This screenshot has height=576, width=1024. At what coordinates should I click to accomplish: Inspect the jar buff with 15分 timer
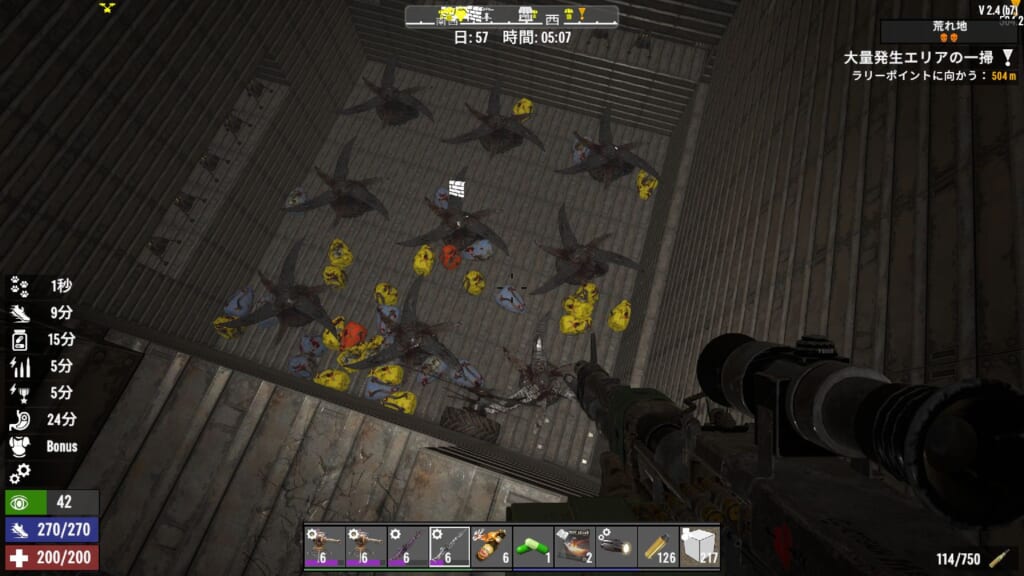click(x=20, y=340)
